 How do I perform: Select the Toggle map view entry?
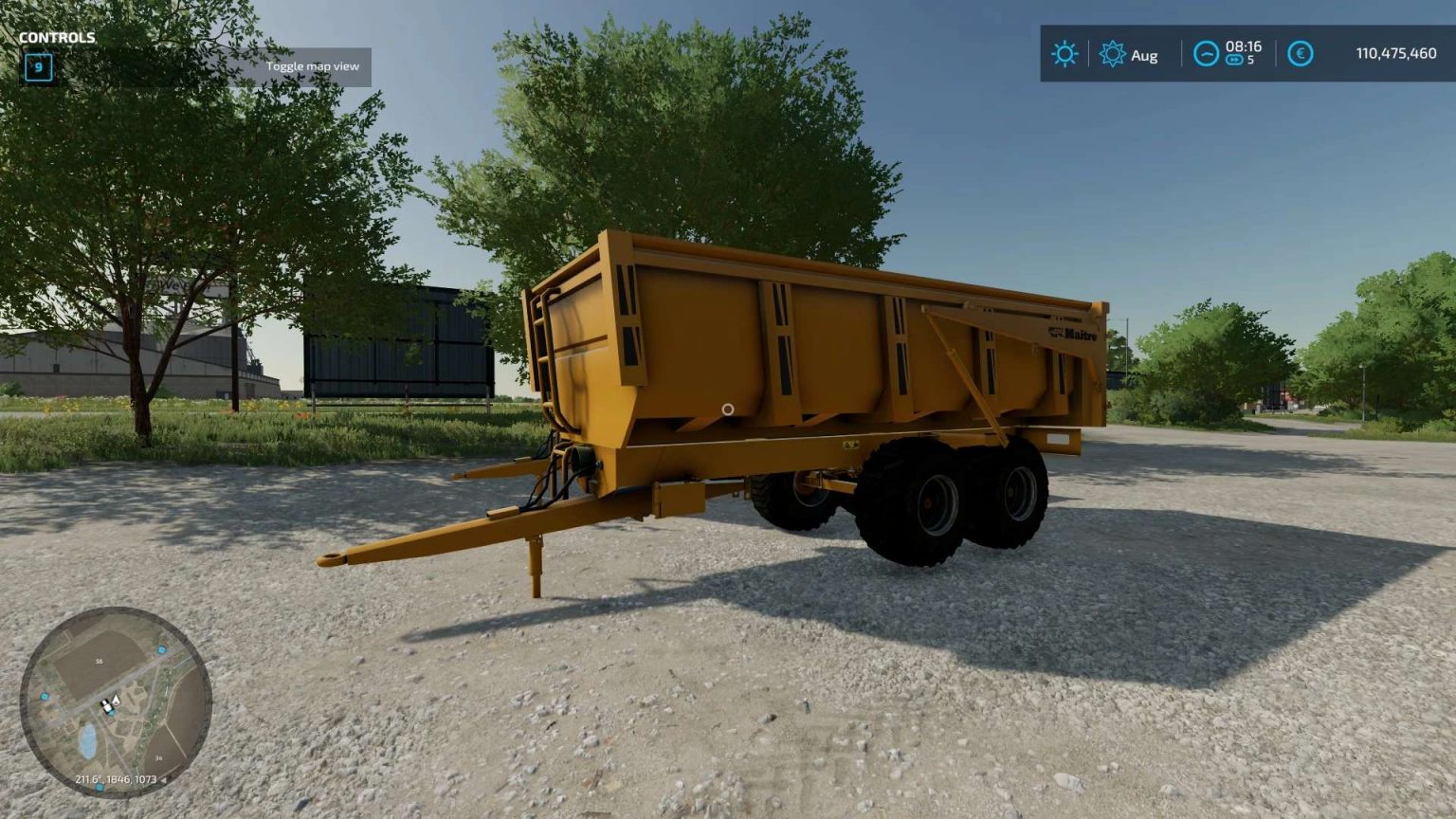click(x=315, y=66)
